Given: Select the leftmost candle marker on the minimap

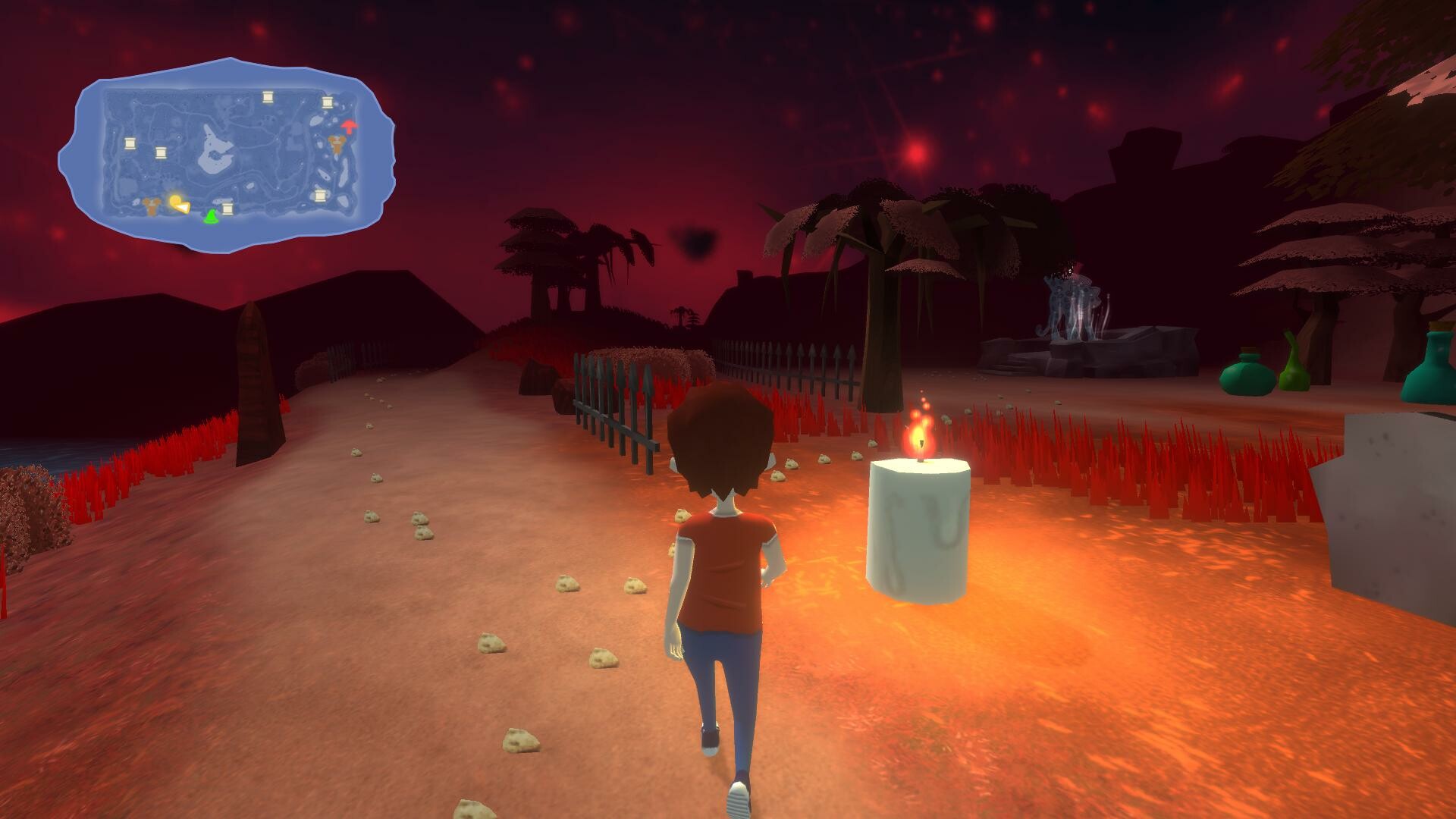Looking at the screenshot, I should 130,145.
